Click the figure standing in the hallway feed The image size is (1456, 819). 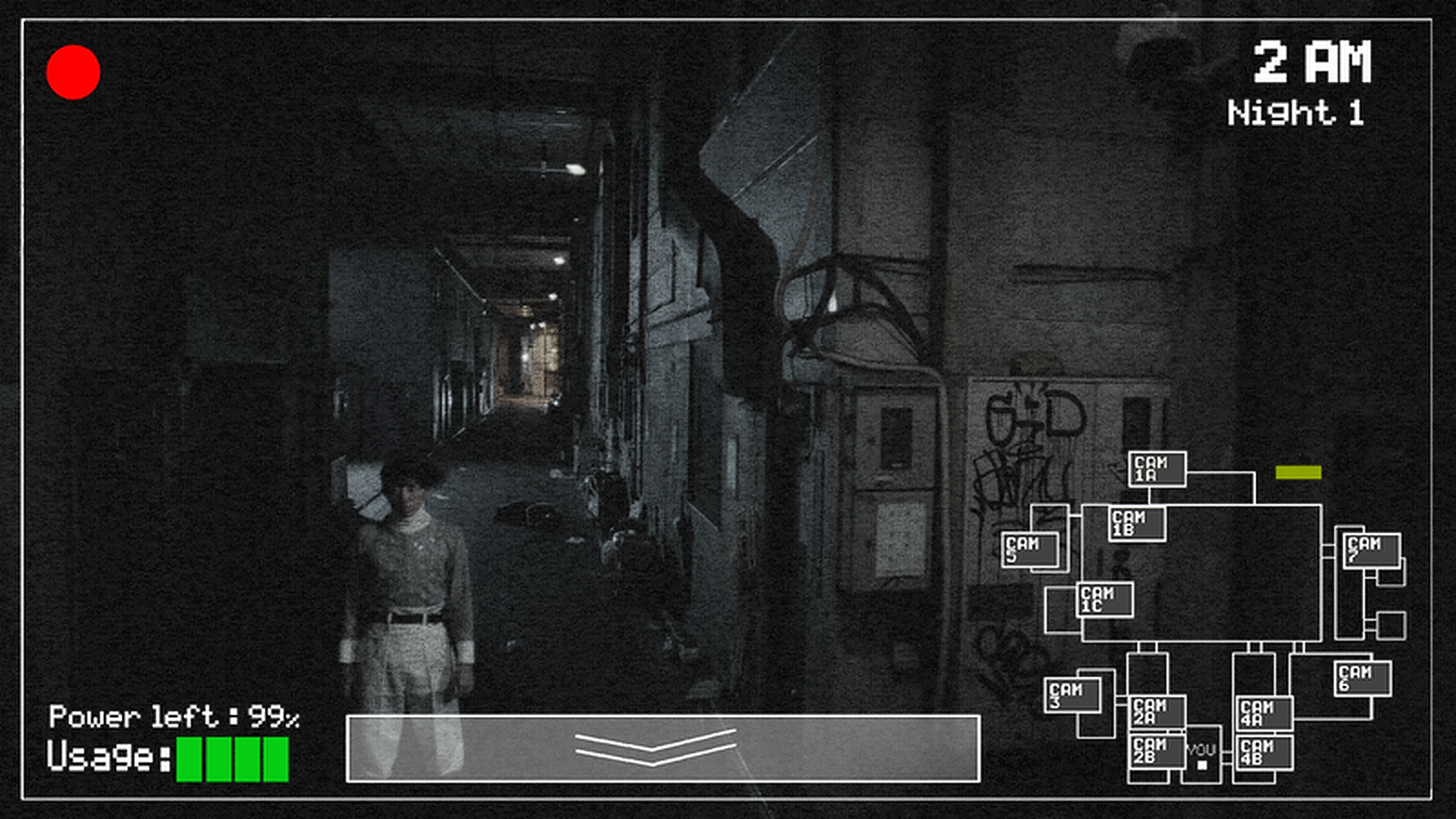tap(414, 564)
